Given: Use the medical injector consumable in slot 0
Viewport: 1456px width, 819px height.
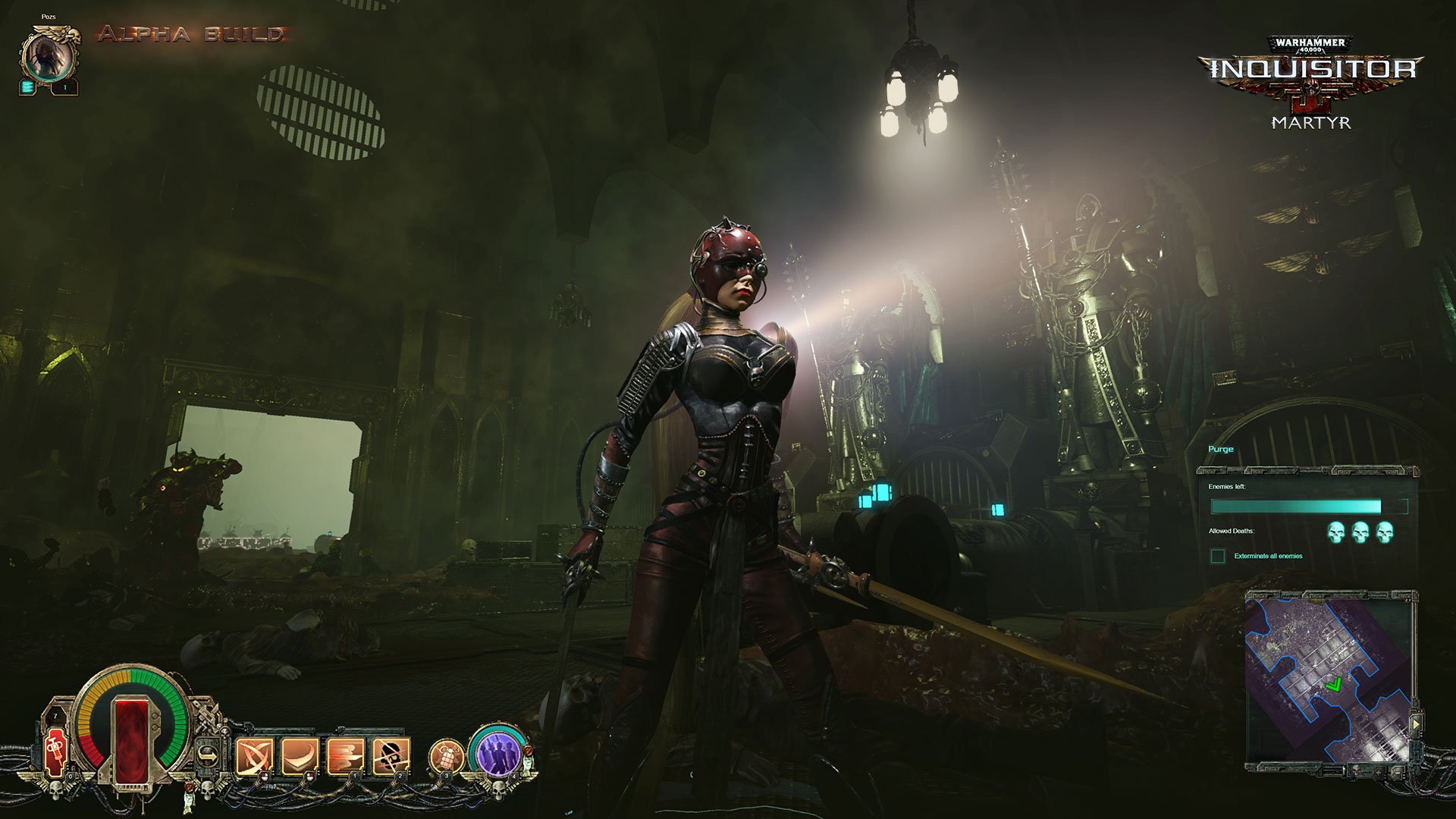Looking at the screenshot, I should click(x=54, y=752).
